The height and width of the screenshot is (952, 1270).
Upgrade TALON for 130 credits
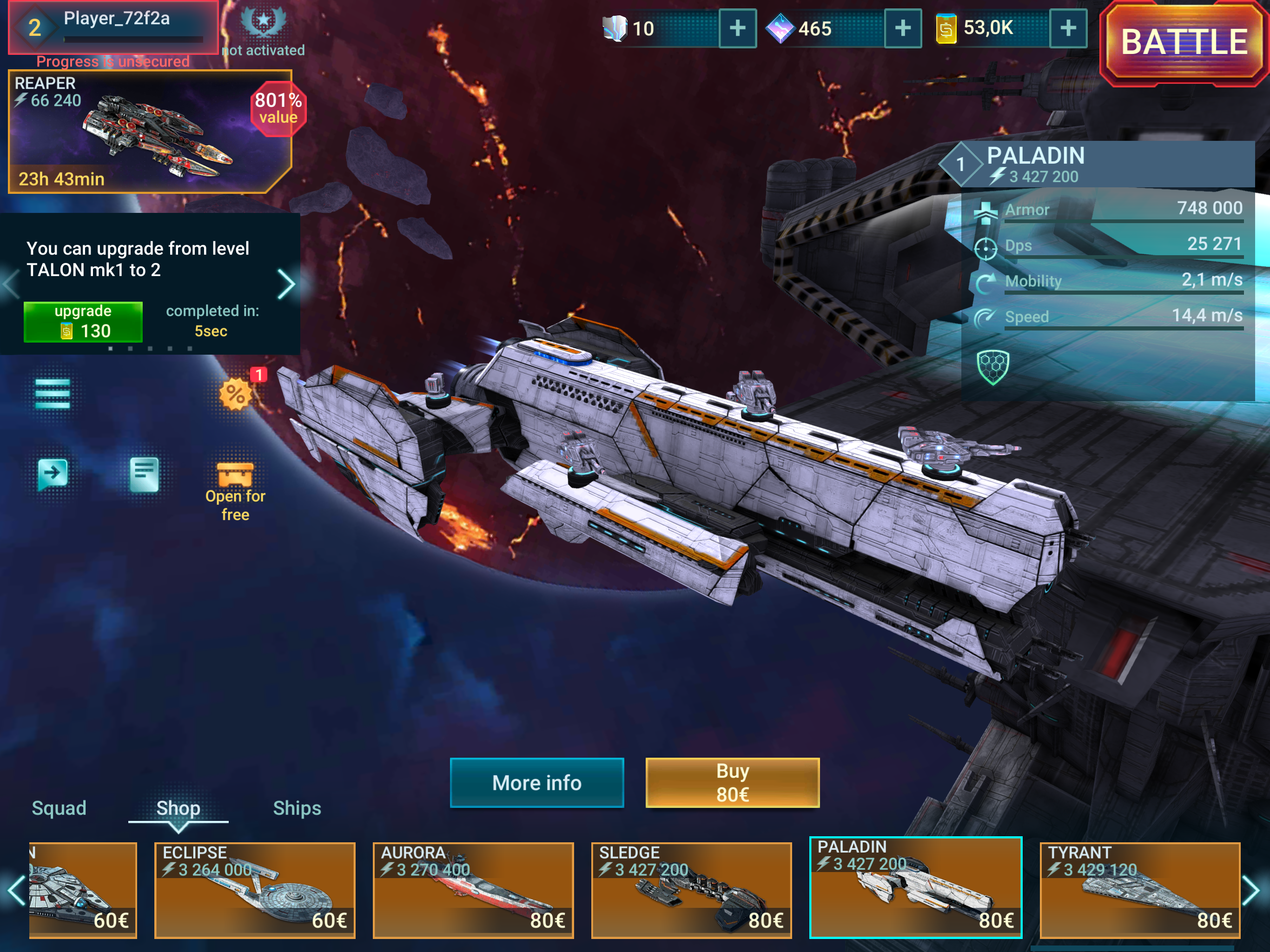[83, 322]
